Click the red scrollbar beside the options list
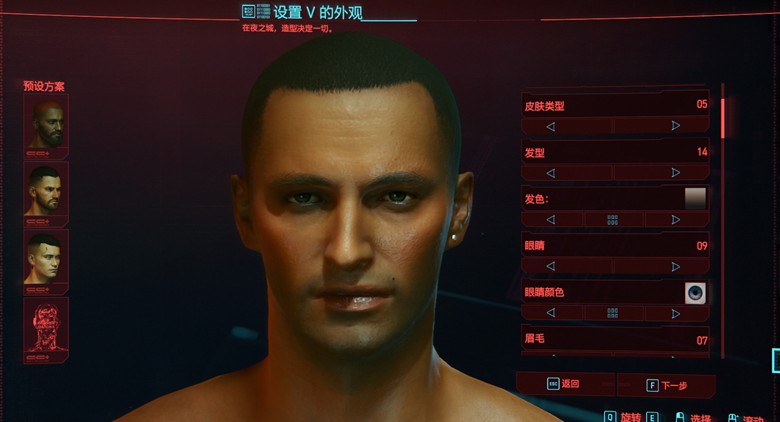 722,117
